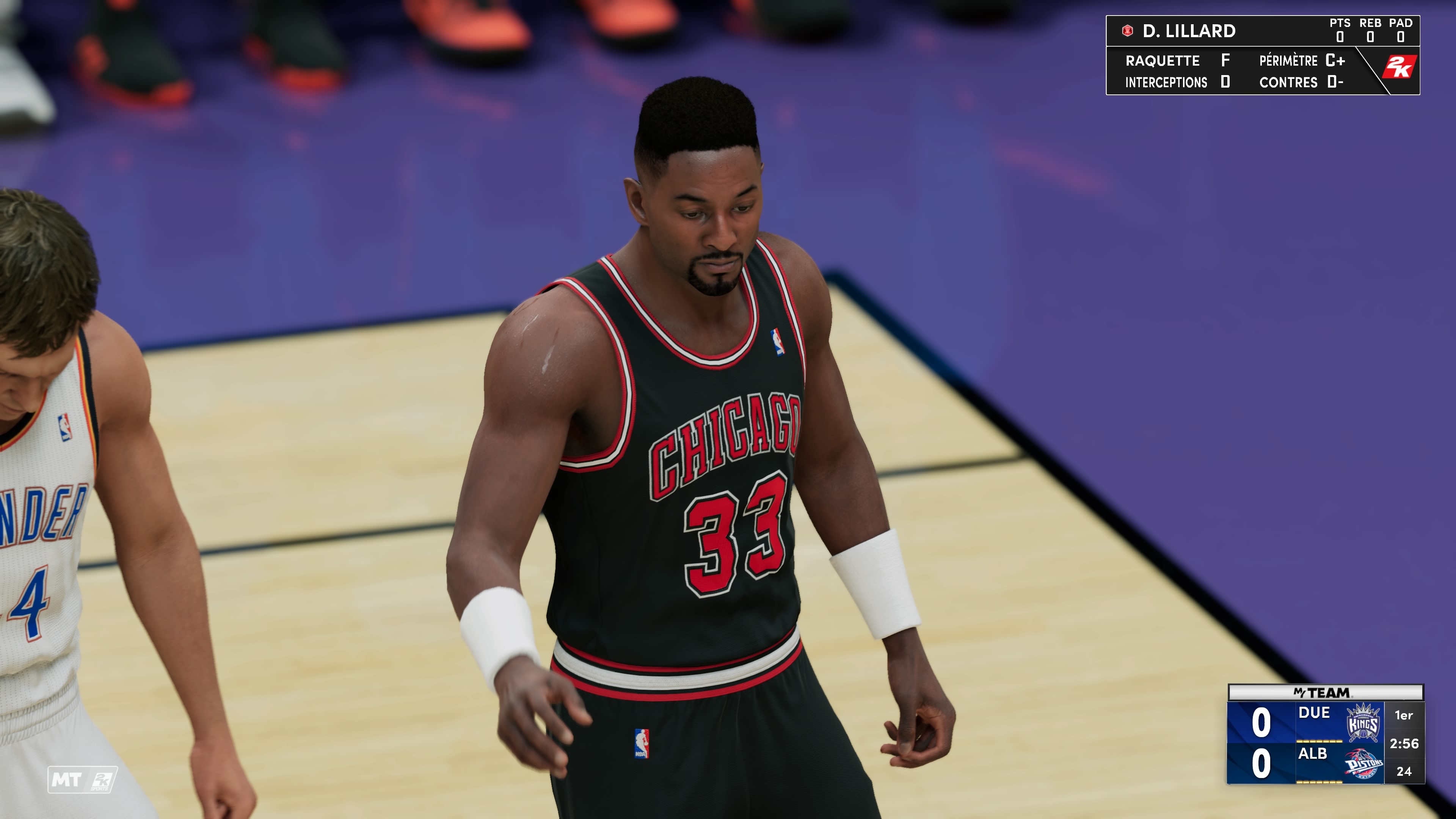Click the ruby gem icon next to D. LILLARD
This screenshot has width=1456, height=819.
pyautogui.click(x=1128, y=31)
